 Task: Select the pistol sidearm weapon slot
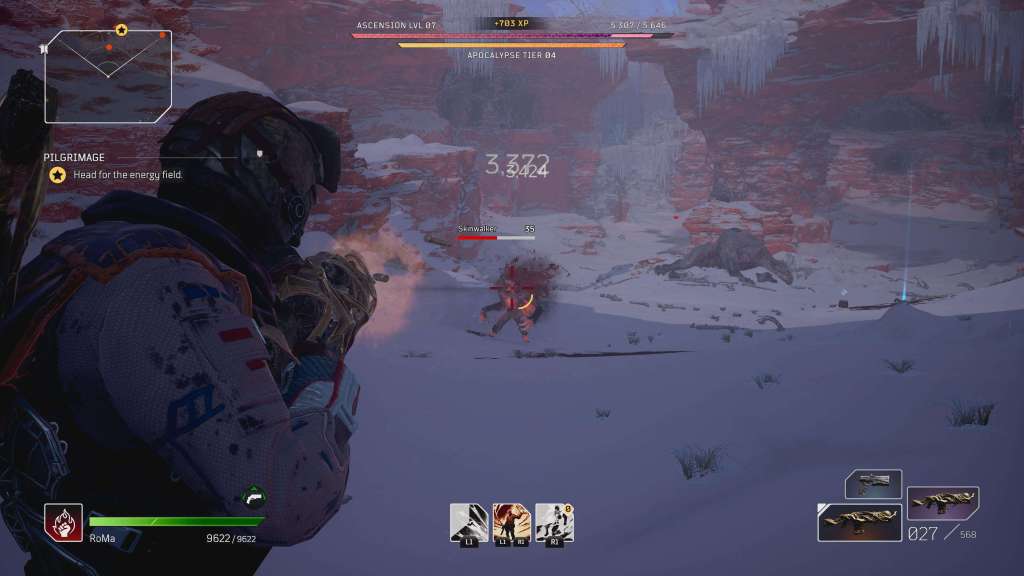coord(873,485)
